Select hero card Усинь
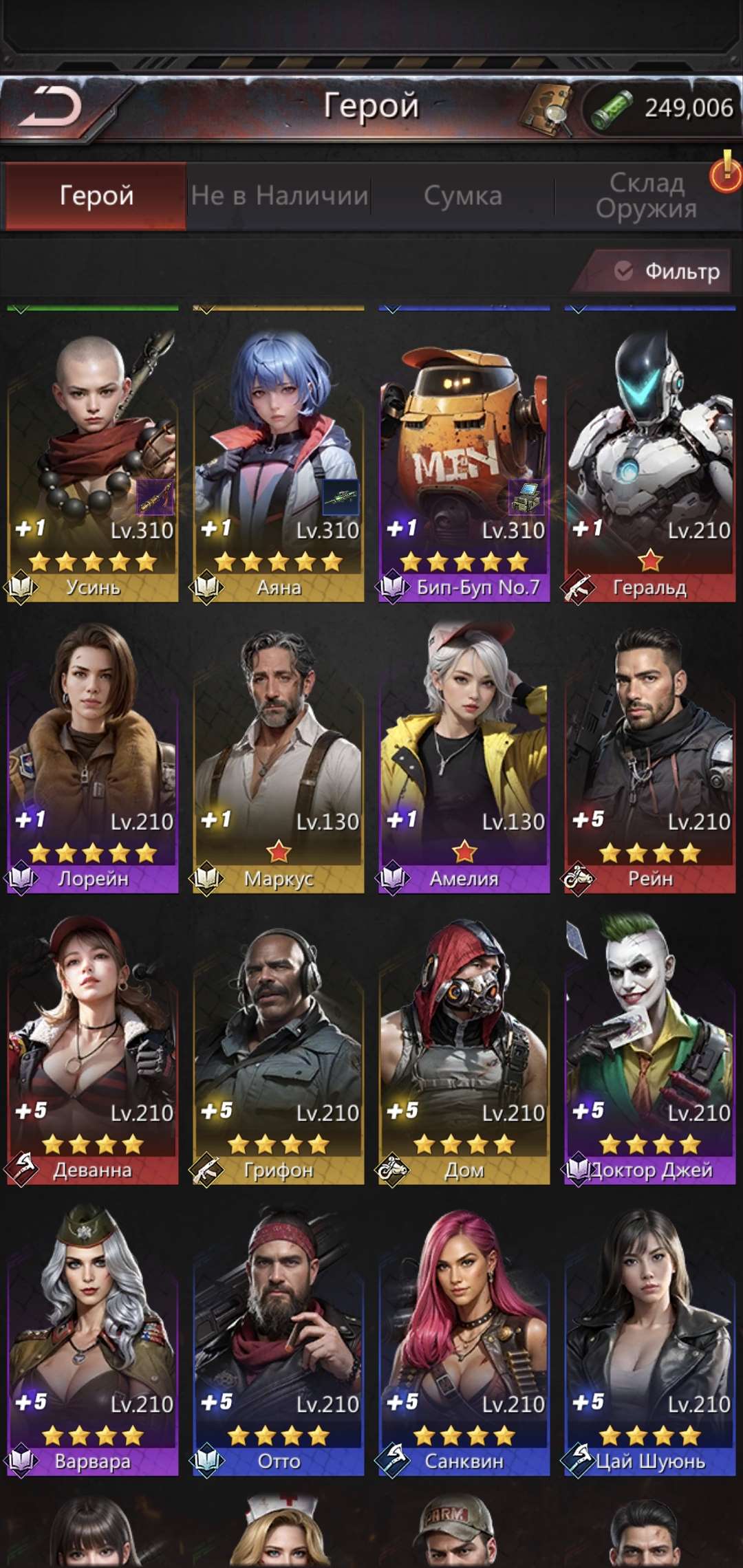Viewport: 743px width, 1568px height. click(93, 454)
